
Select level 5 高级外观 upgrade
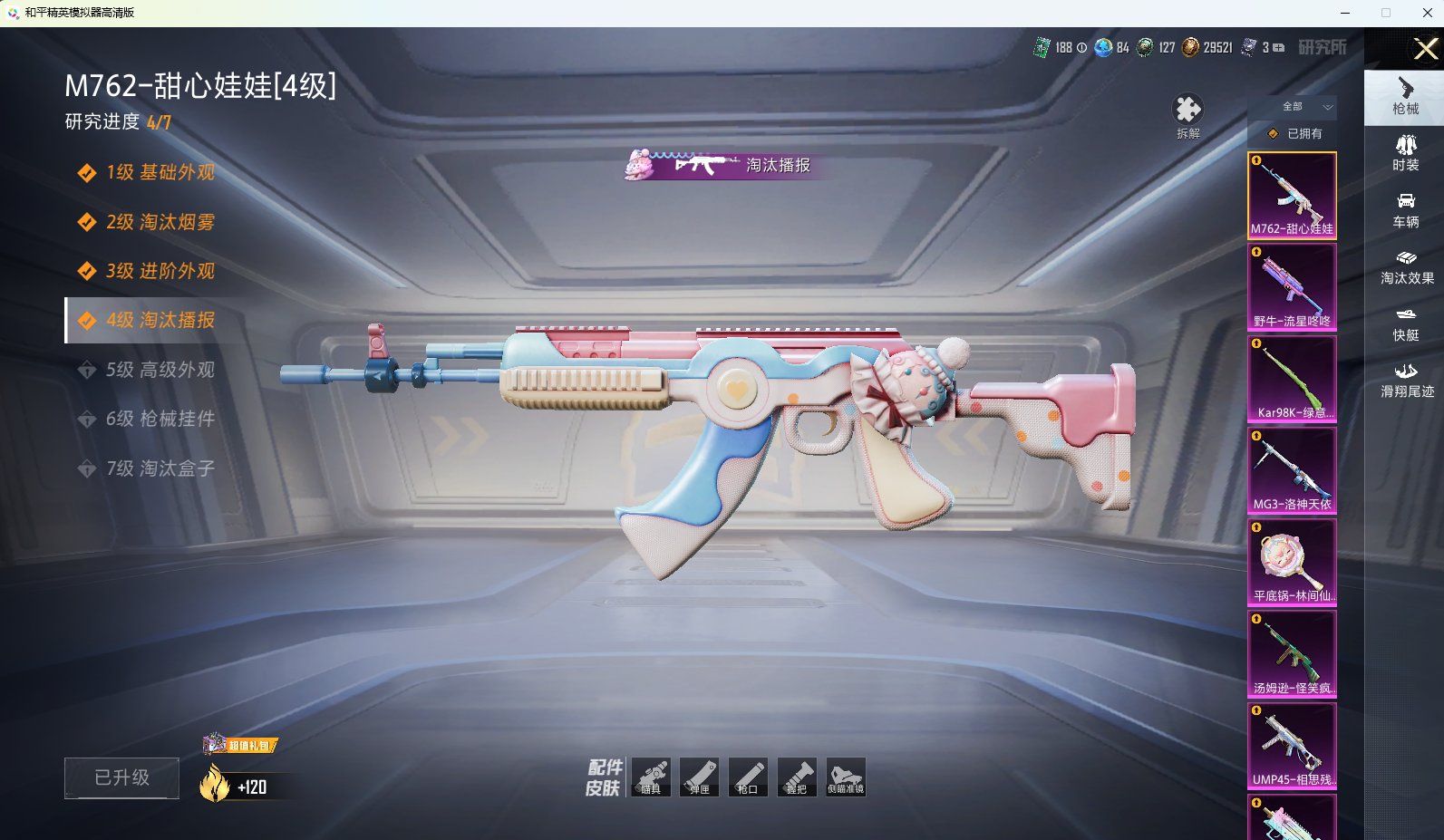click(160, 370)
